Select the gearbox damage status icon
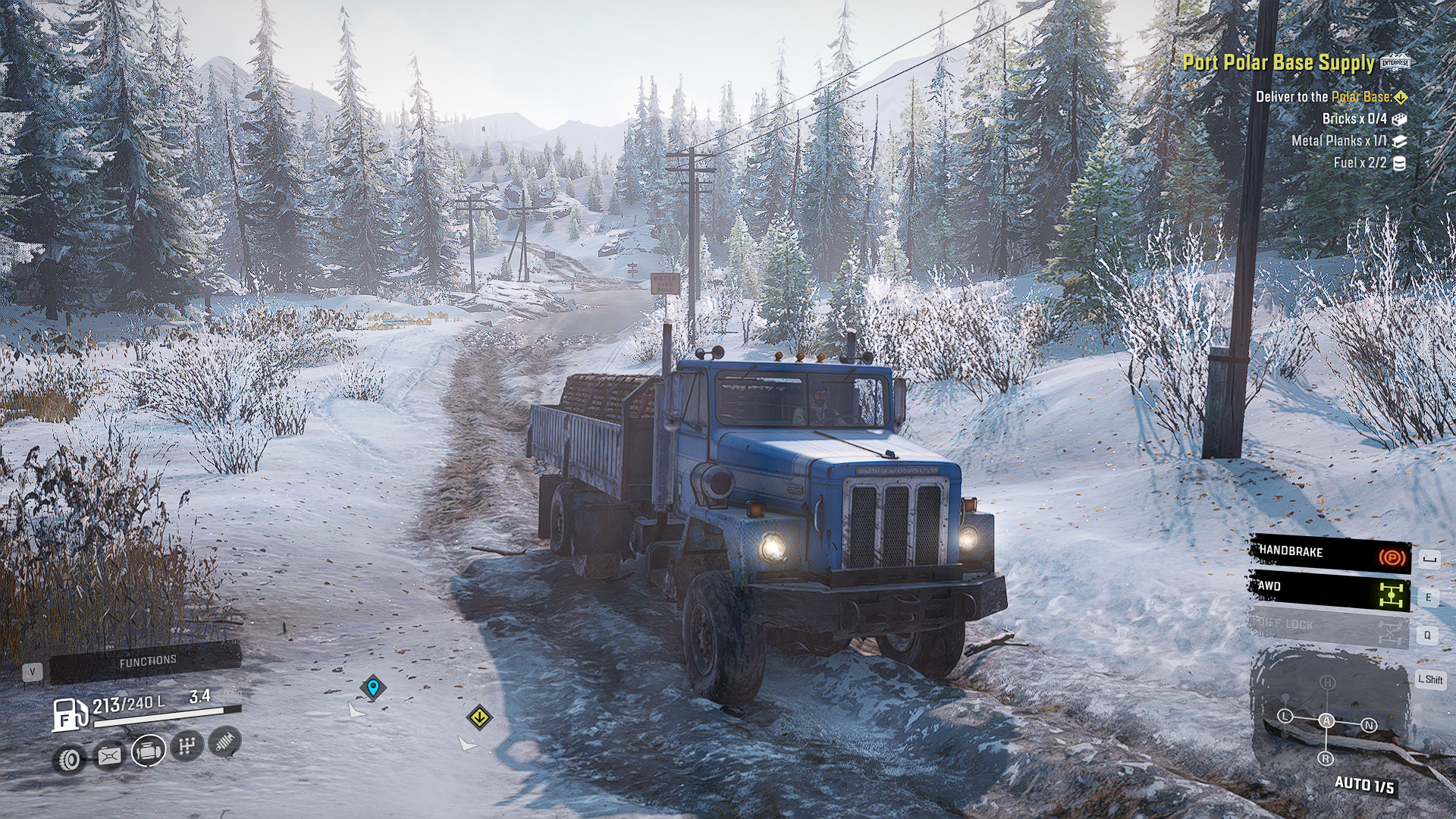This screenshot has height=819, width=1456. (187, 746)
